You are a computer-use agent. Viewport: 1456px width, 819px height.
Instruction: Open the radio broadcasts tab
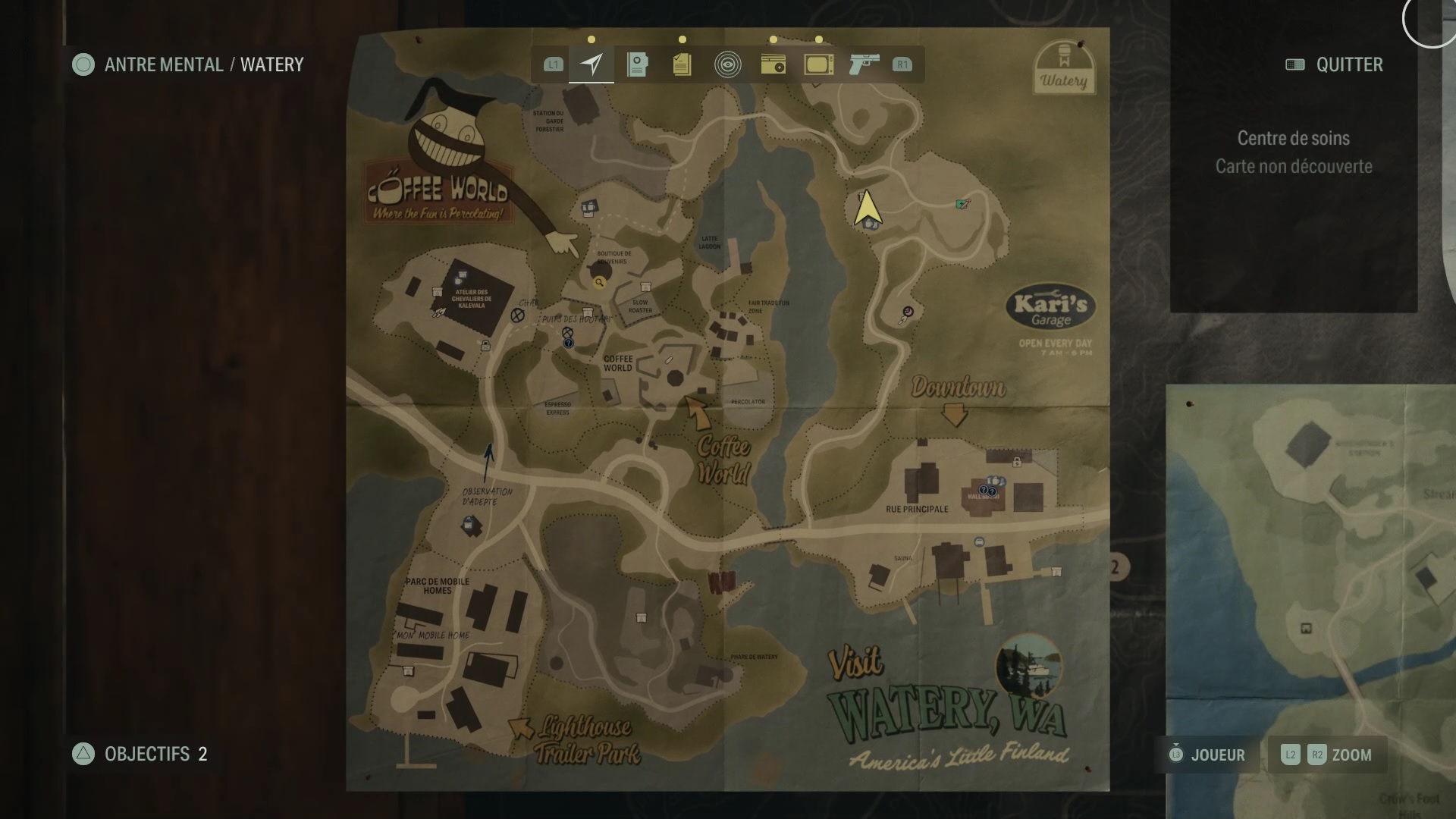pos(773,64)
